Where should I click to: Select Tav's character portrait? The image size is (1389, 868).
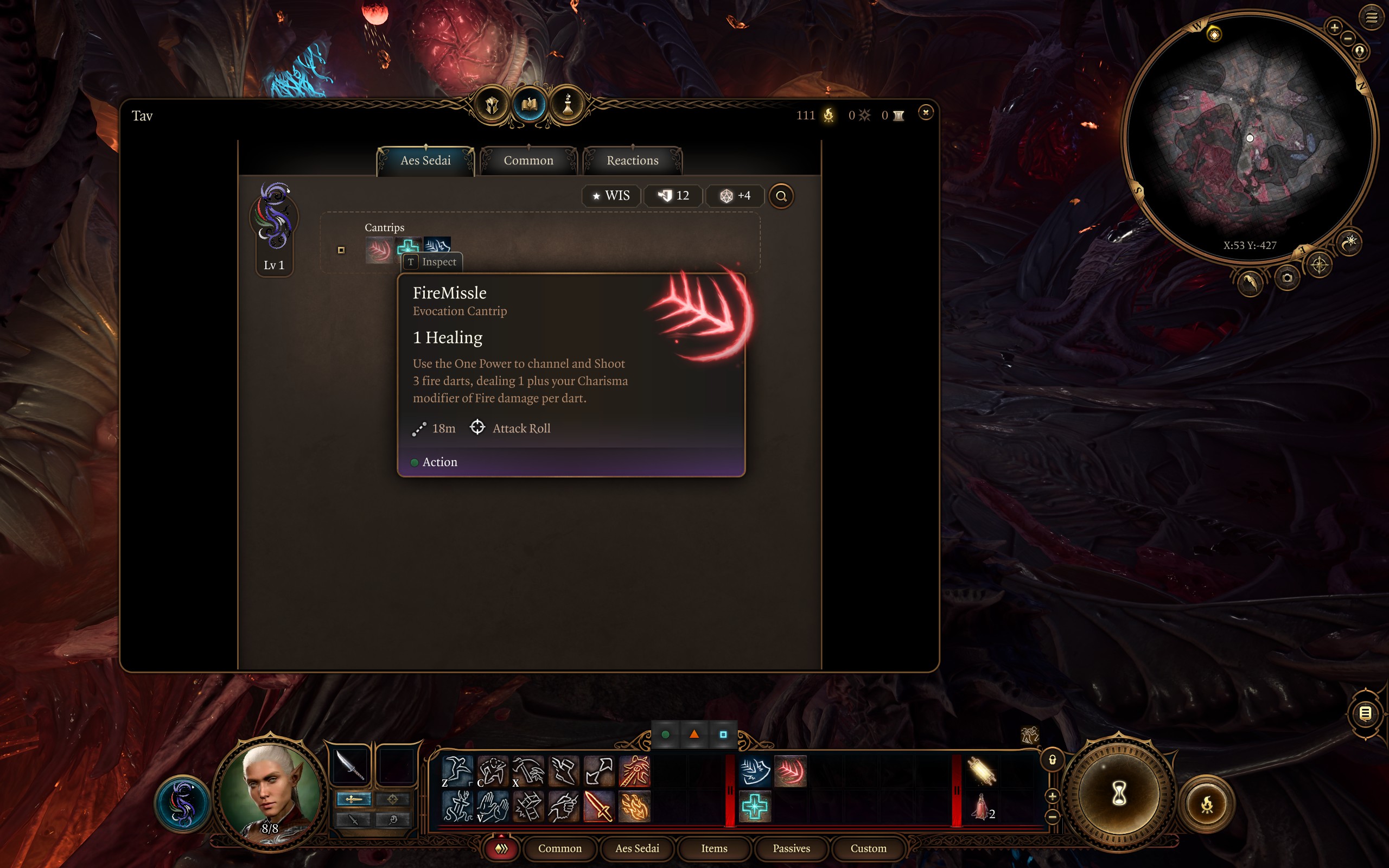pyautogui.click(x=270, y=791)
